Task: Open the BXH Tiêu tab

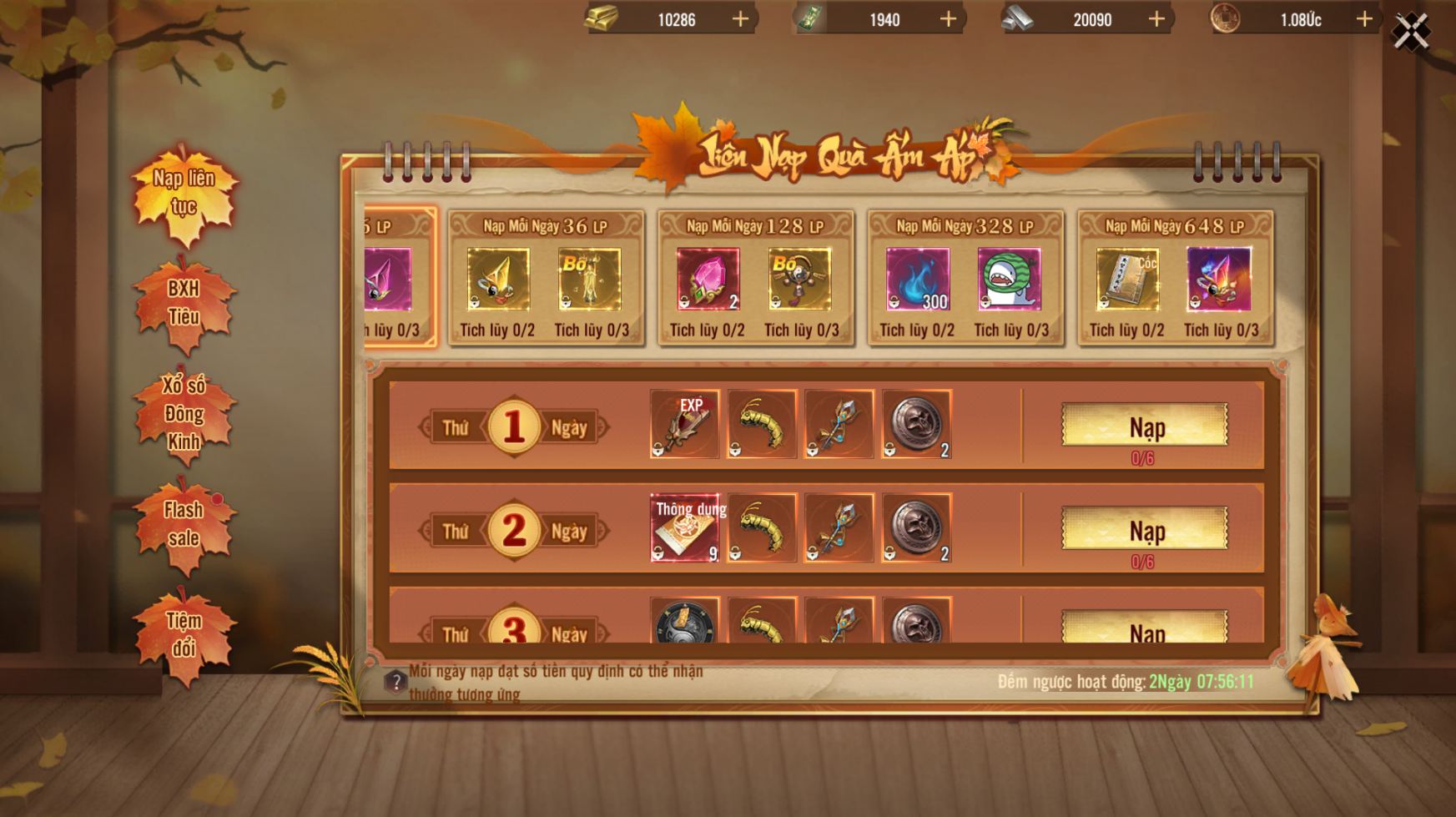Action: coord(184,303)
